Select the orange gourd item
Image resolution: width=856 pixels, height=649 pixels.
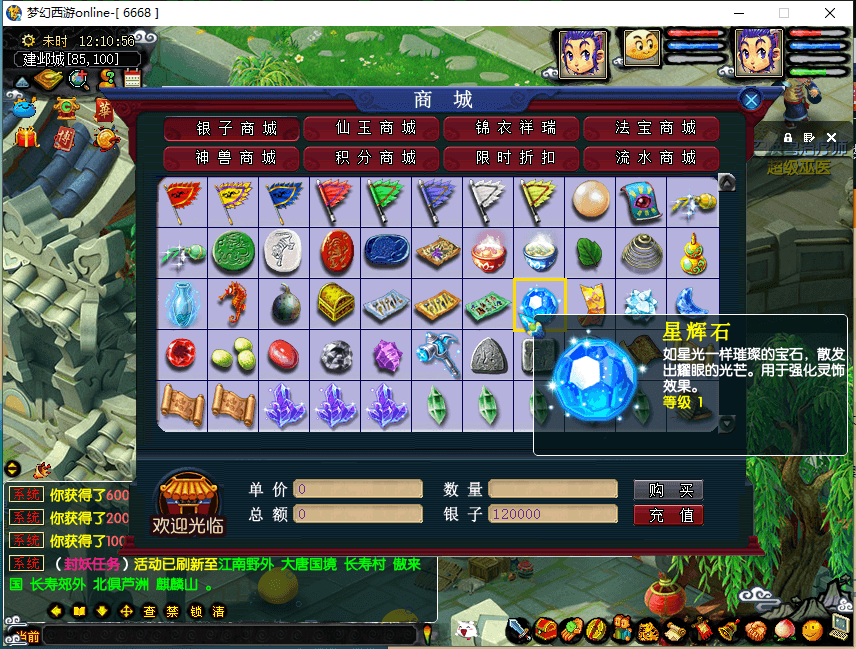coord(692,253)
